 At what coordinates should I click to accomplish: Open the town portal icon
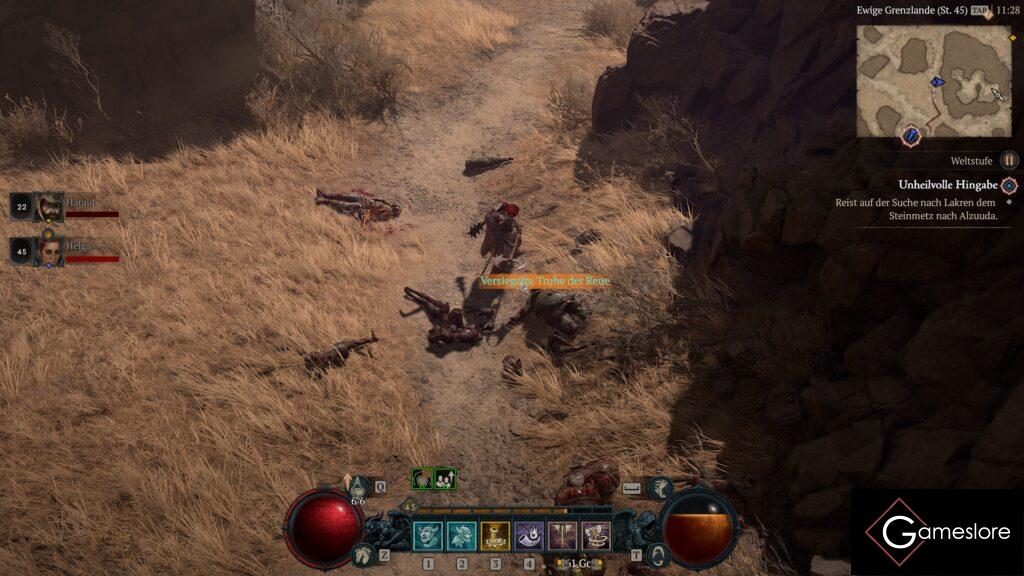(x=659, y=554)
